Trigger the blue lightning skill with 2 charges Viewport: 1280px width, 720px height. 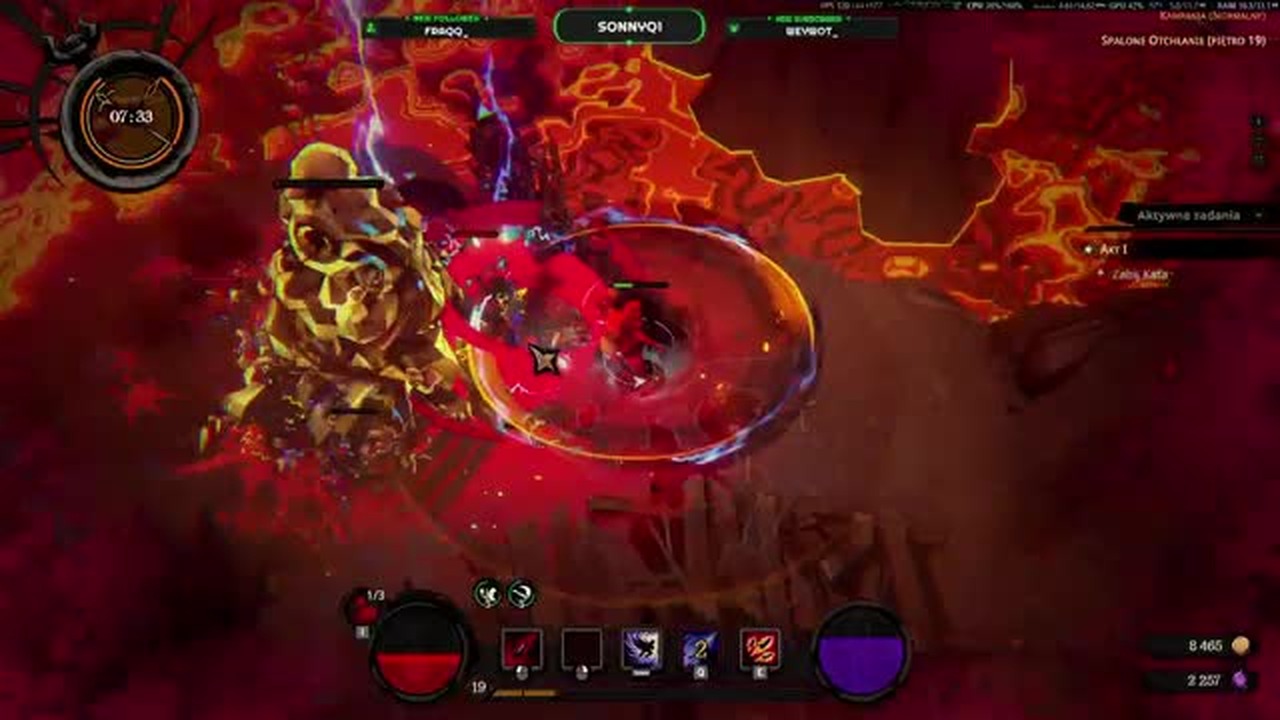pyautogui.click(x=700, y=649)
